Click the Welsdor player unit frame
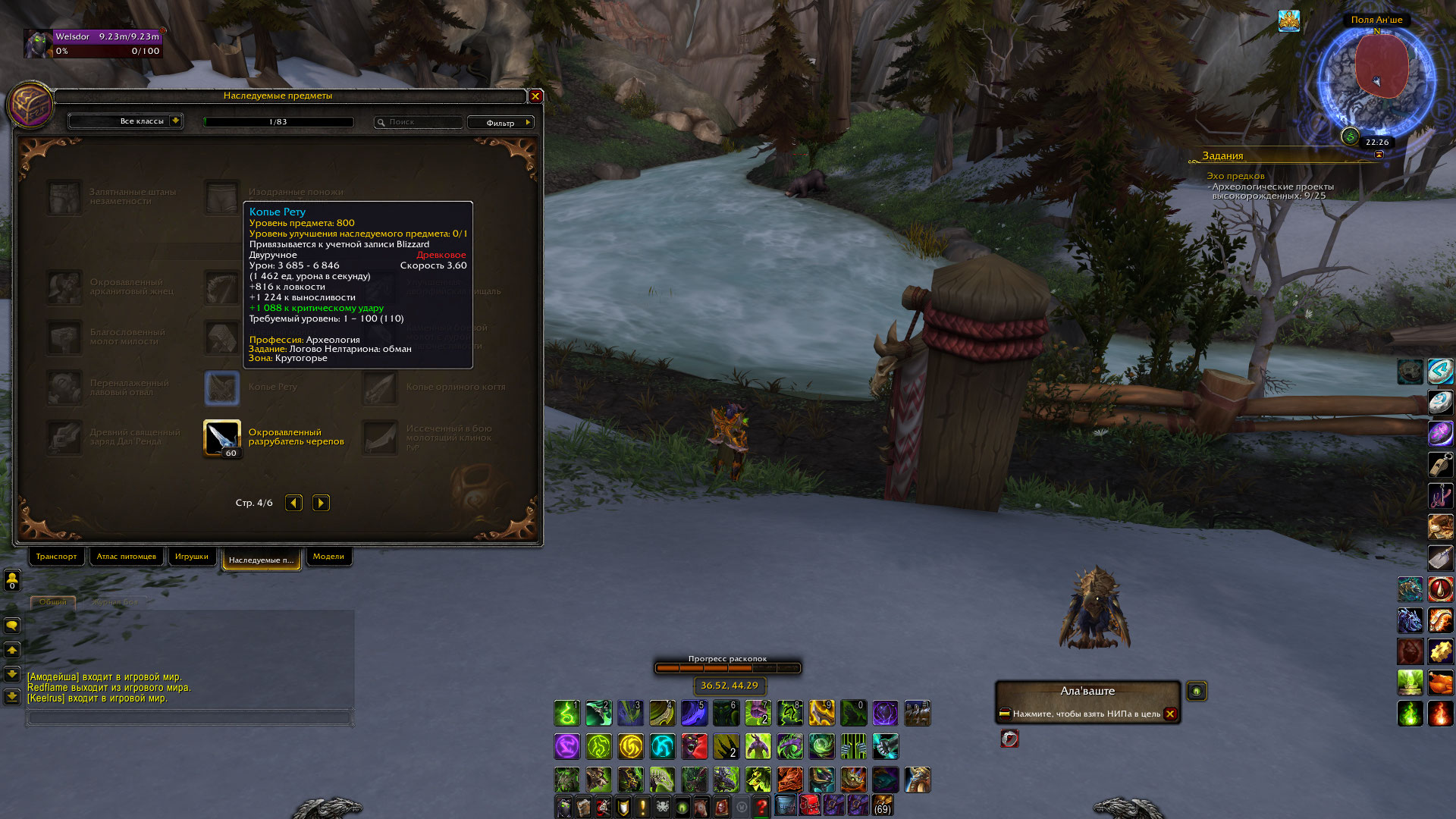The image size is (1456, 819). pyautogui.click(x=93, y=44)
